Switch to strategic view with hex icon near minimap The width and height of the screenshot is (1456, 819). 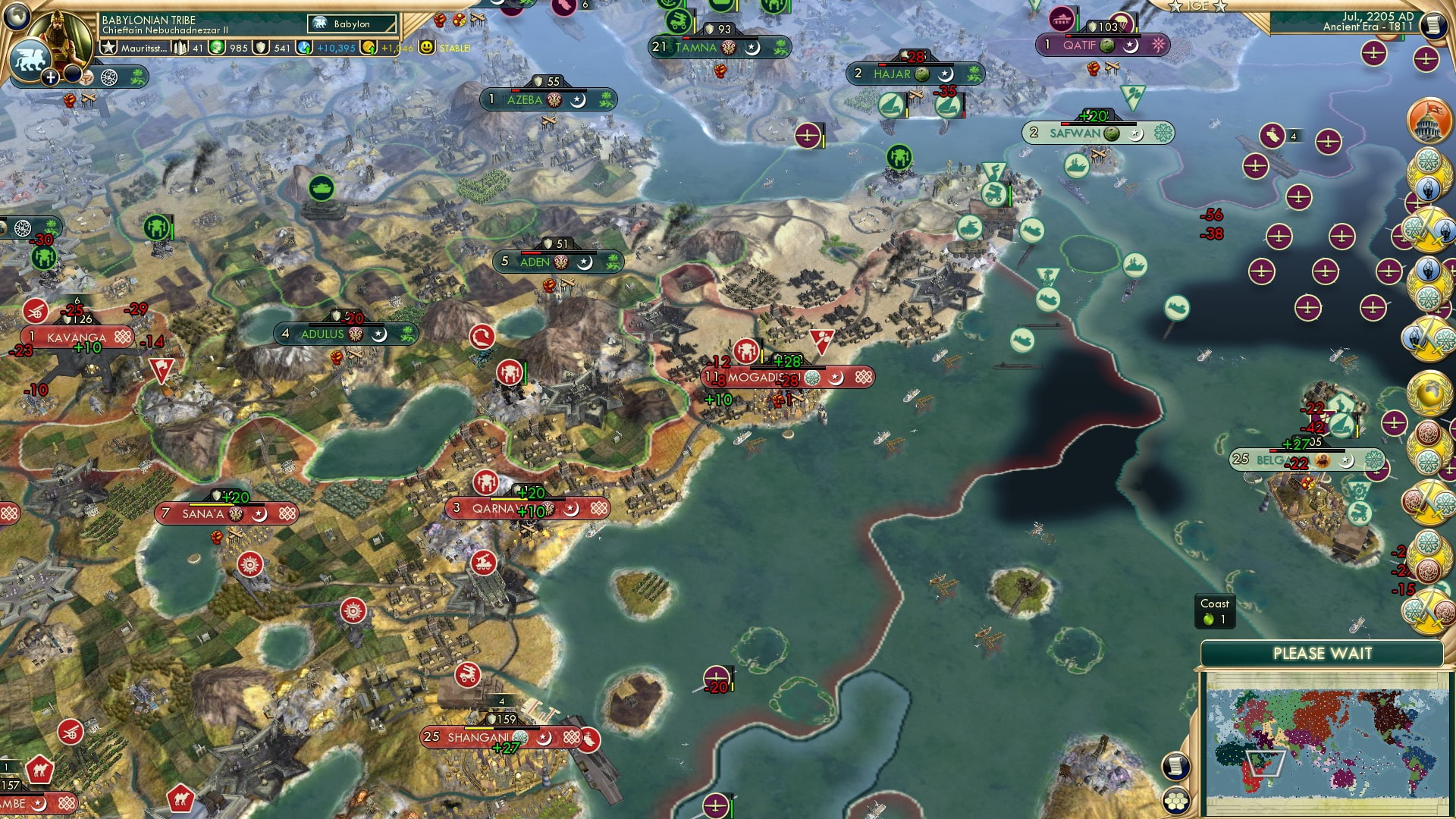[1176, 801]
